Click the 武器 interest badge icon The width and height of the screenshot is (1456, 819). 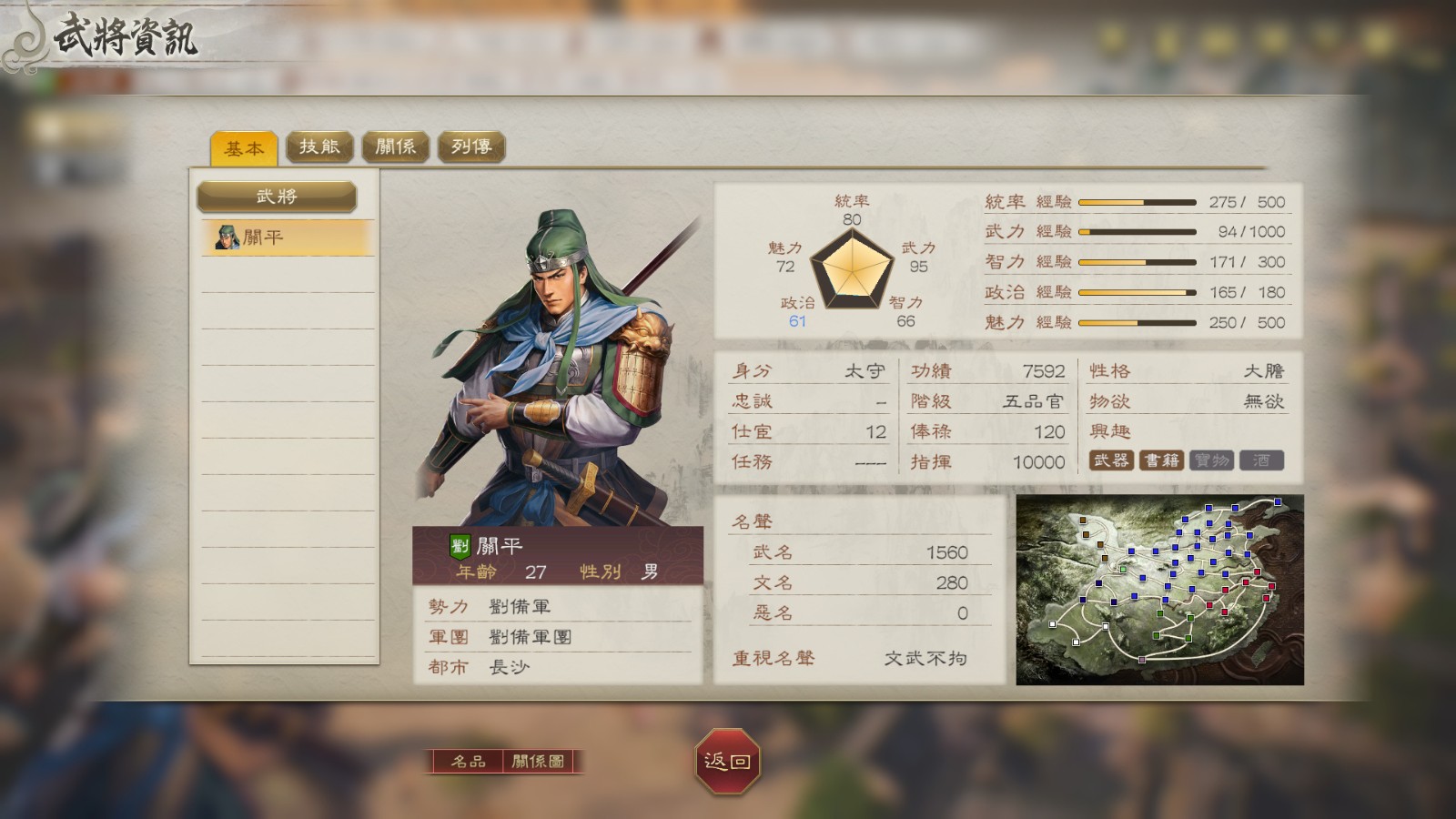coord(1114,461)
